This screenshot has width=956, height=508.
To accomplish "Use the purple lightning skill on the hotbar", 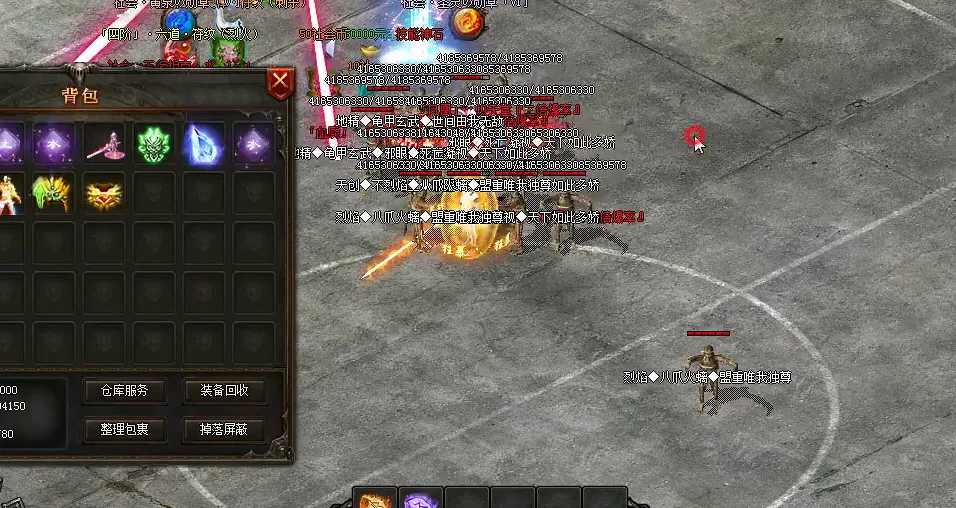I will click(420, 498).
